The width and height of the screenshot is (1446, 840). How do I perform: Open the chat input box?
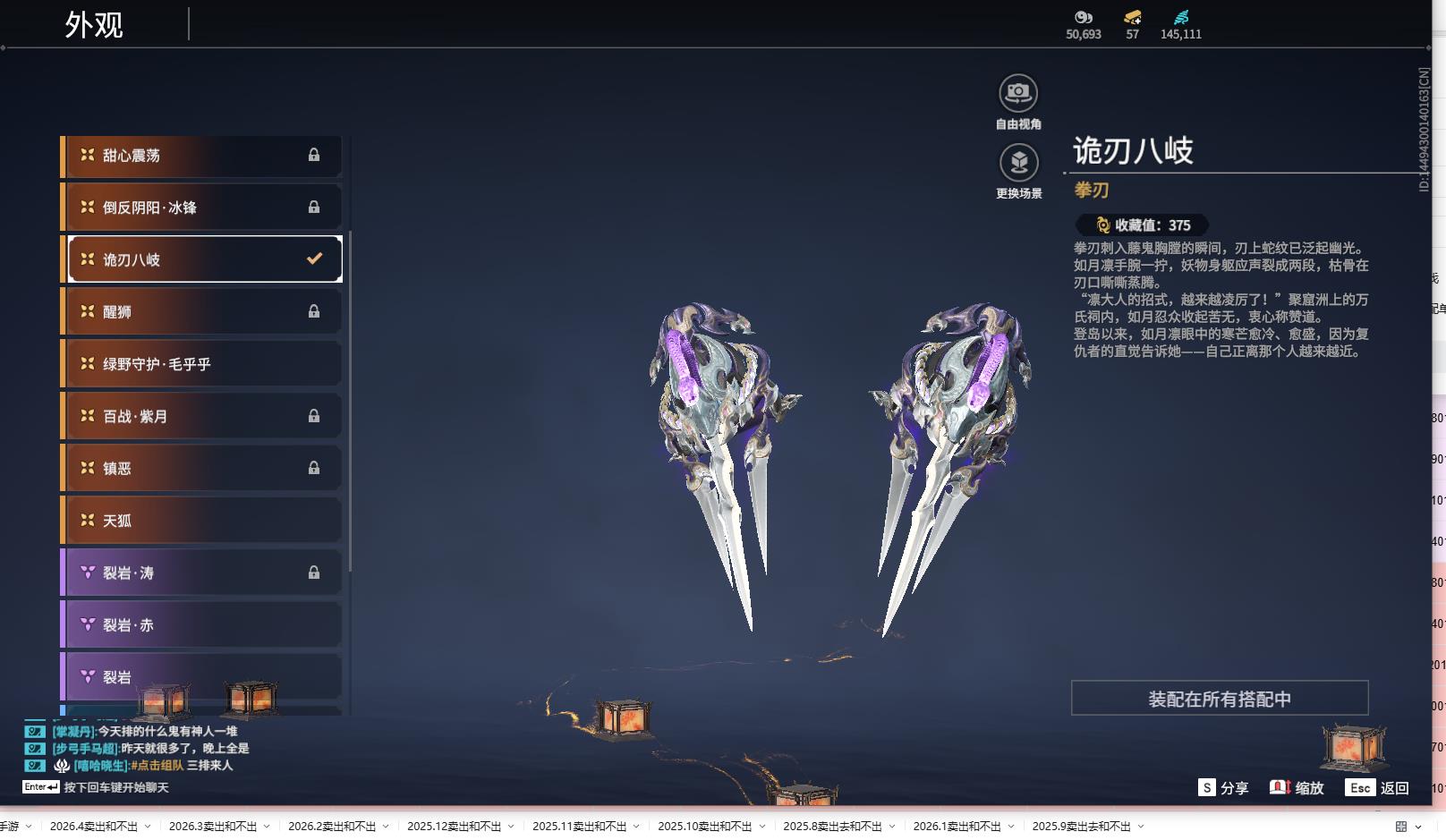[x=115, y=787]
